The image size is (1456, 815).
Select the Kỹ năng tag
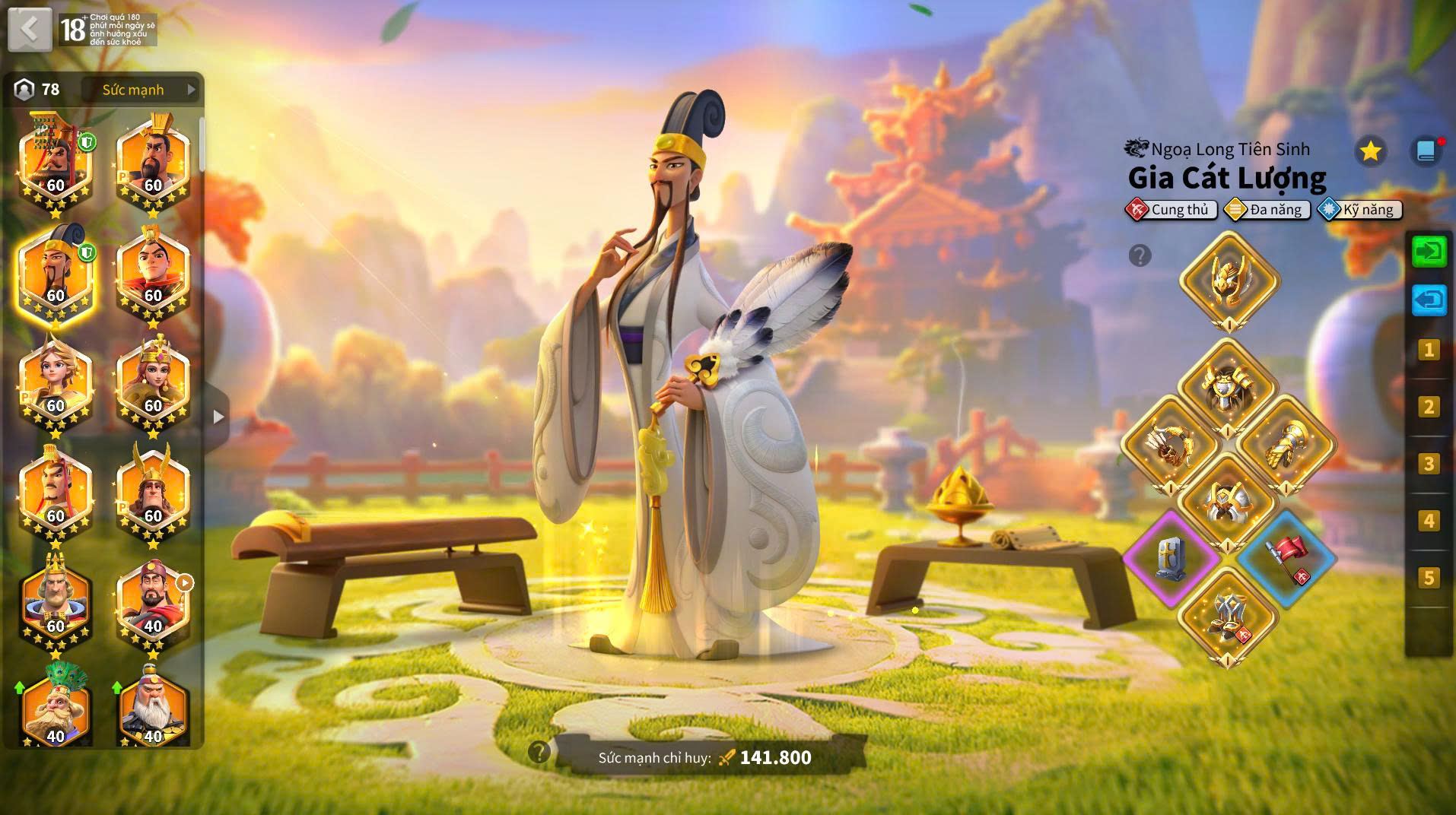click(x=1360, y=210)
